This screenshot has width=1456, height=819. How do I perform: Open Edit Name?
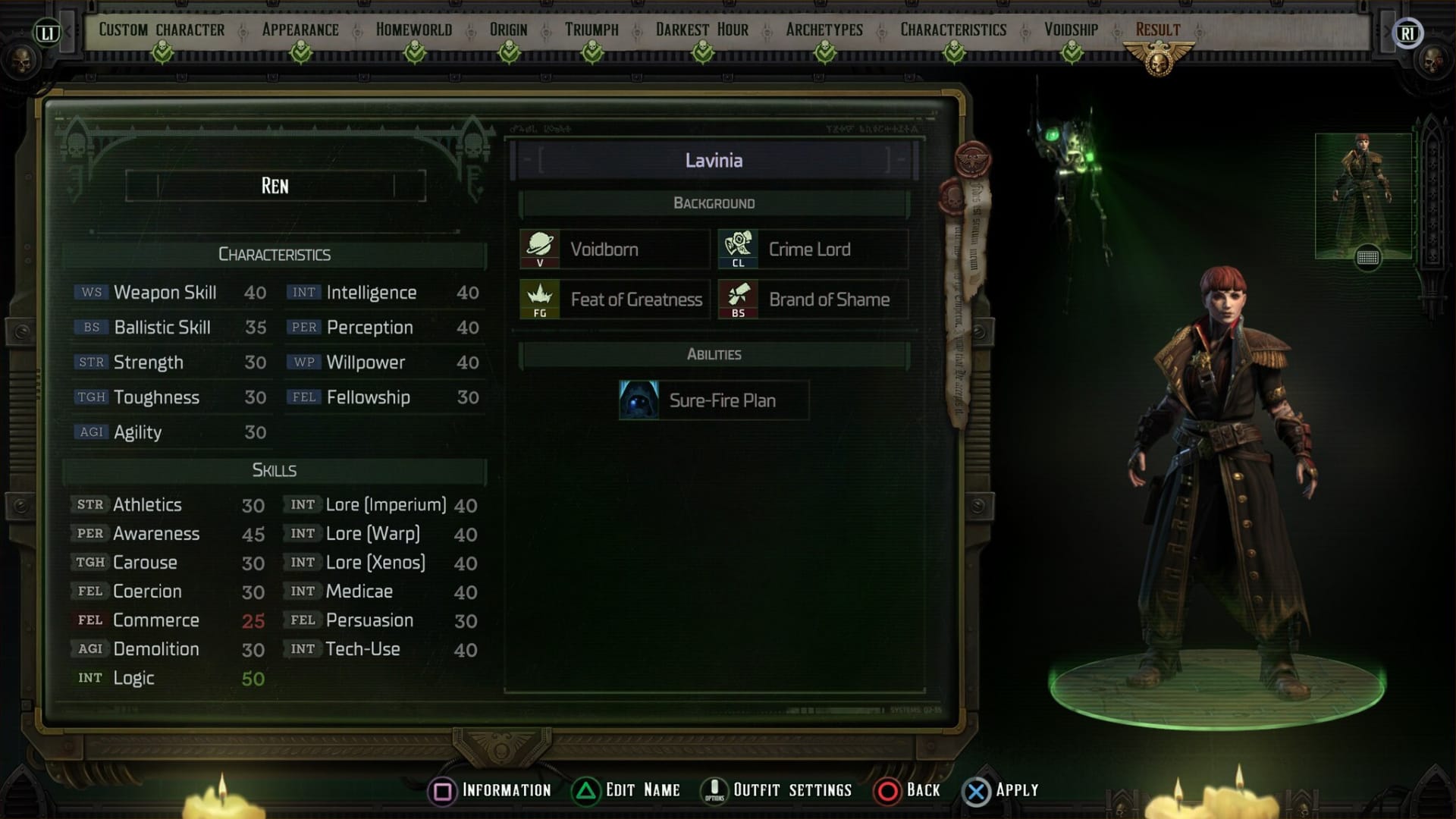(642, 789)
